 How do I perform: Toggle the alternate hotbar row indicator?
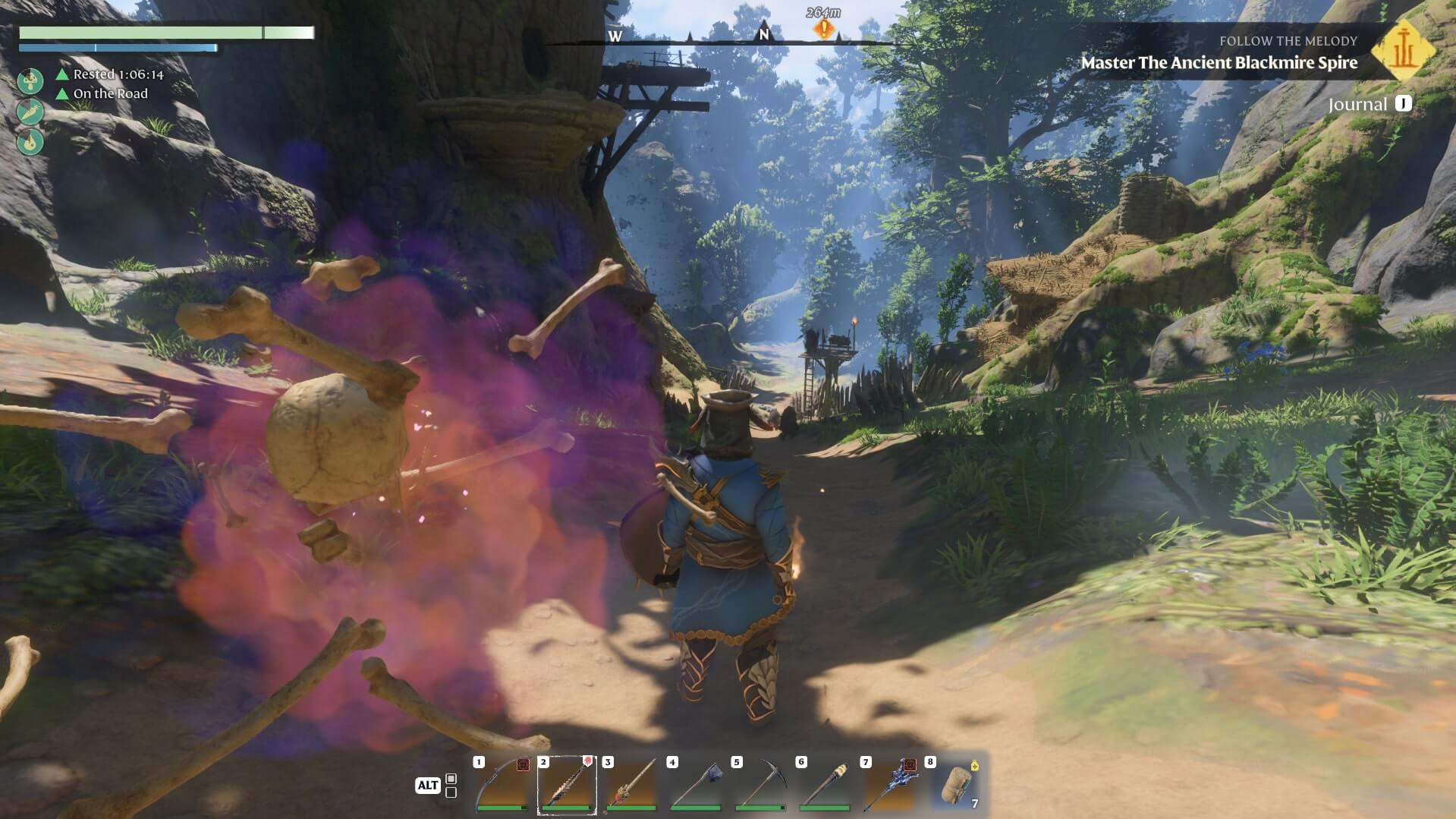(x=451, y=786)
